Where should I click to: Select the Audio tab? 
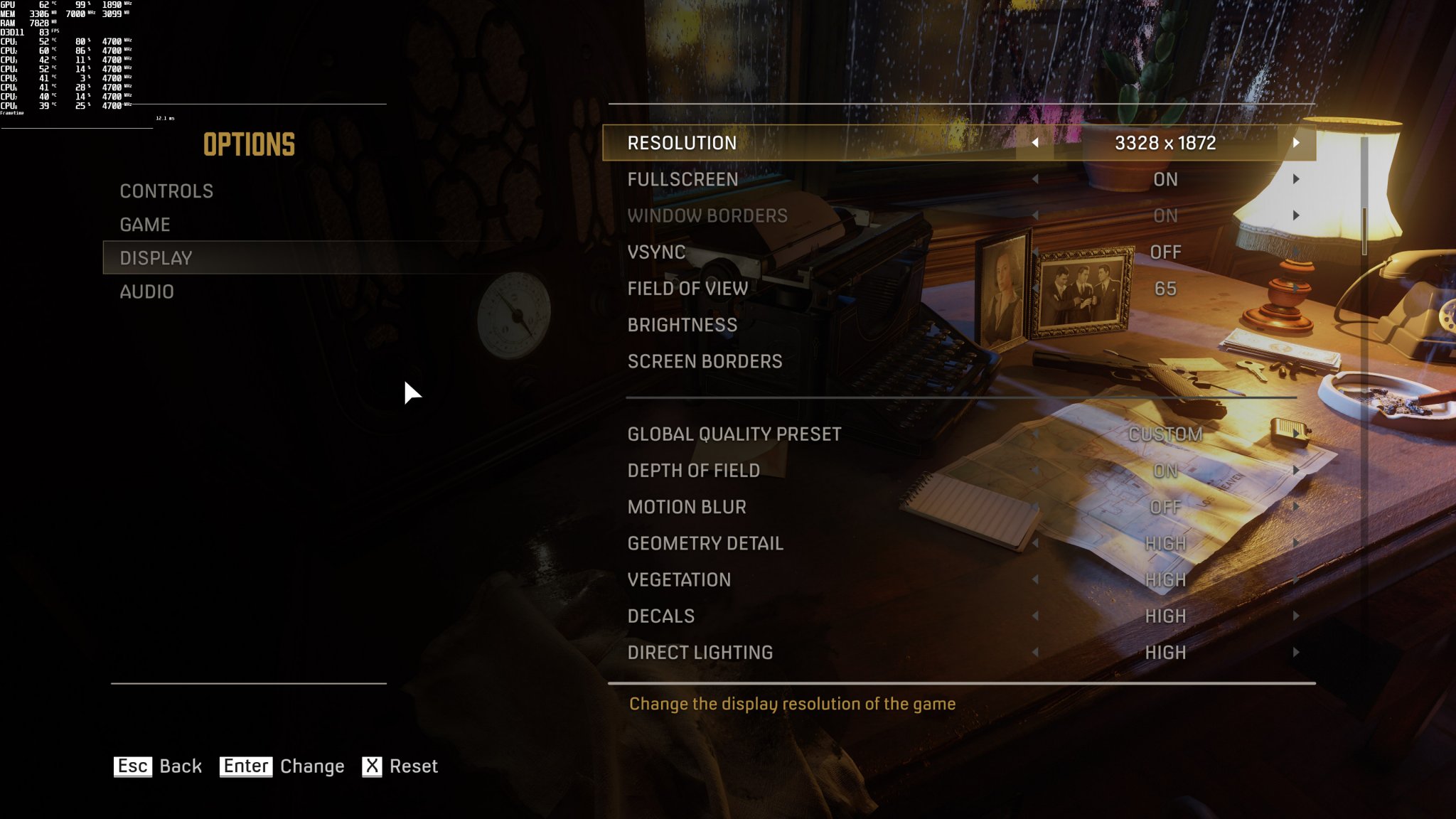click(x=146, y=291)
